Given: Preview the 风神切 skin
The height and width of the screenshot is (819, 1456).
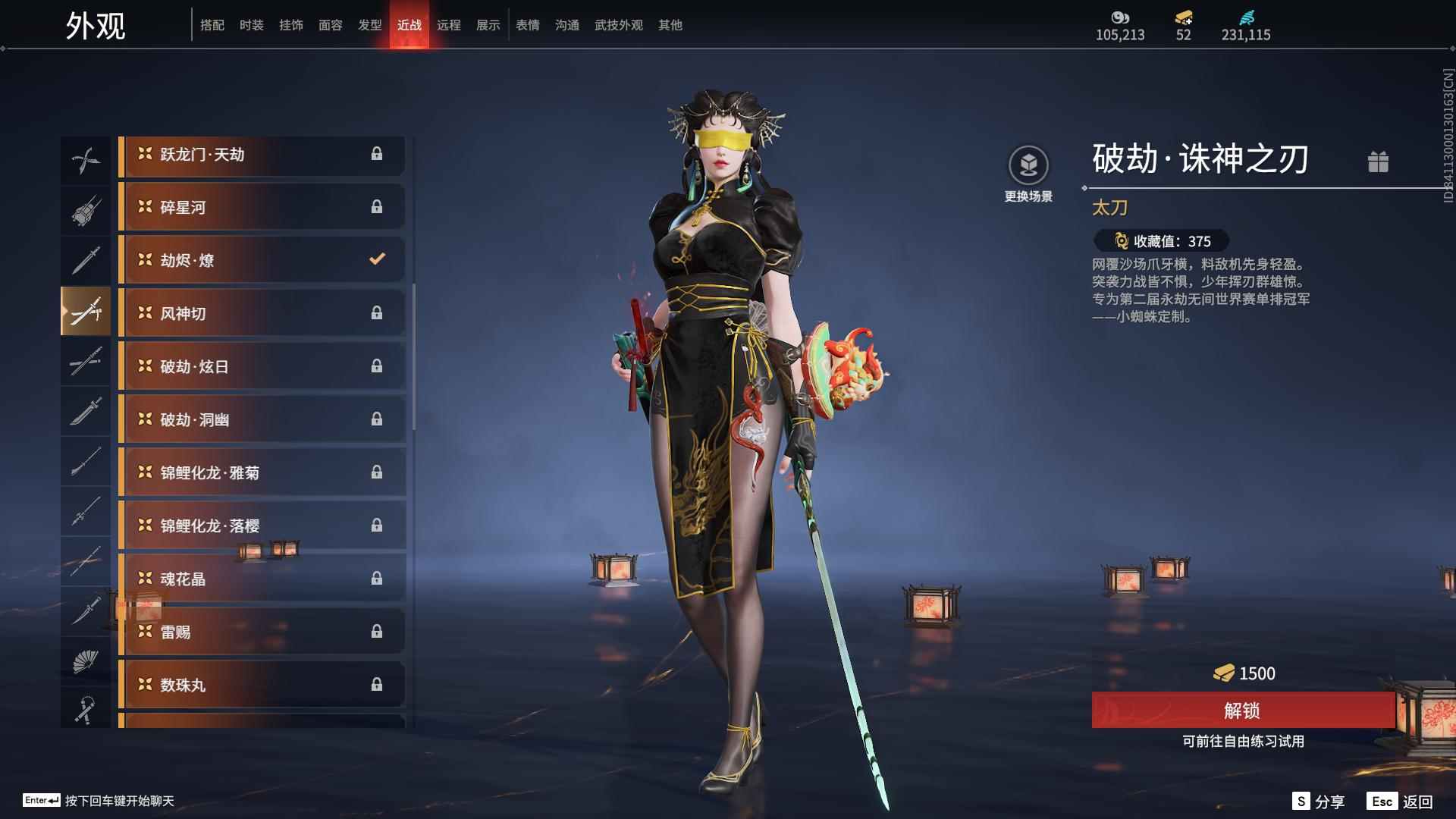Looking at the screenshot, I should 262,314.
